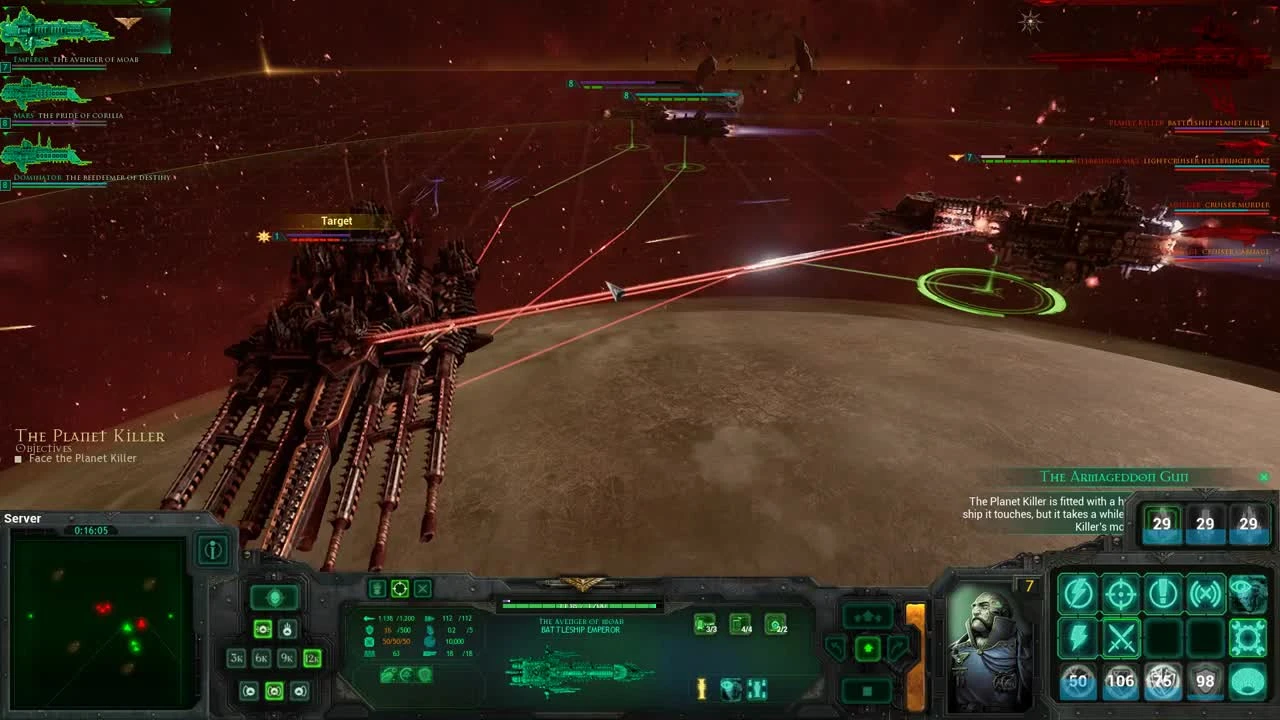Open the gear emergency repair ability
The height and width of the screenshot is (720, 1280).
1248,638
